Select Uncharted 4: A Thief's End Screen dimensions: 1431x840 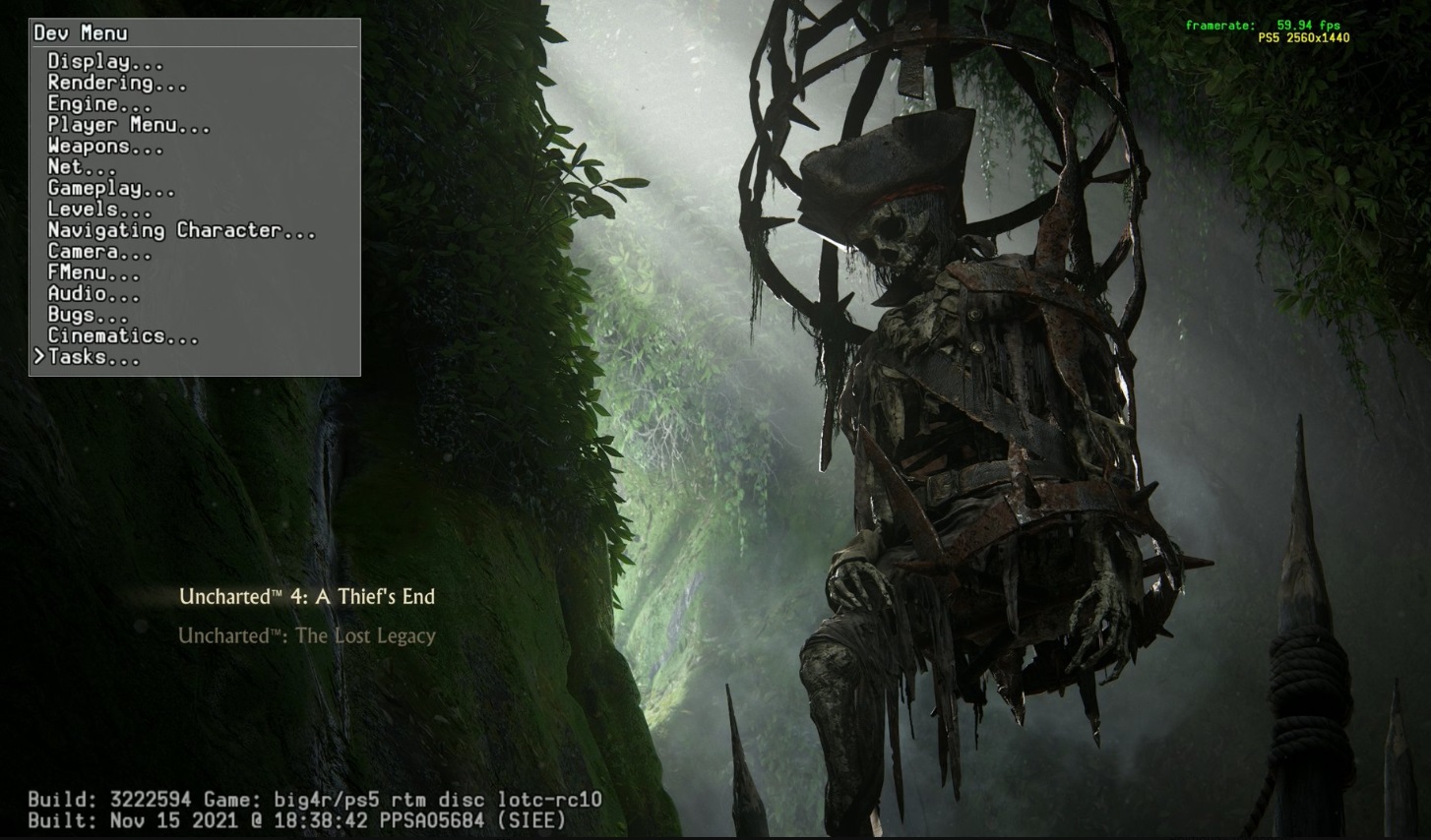(307, 597)
